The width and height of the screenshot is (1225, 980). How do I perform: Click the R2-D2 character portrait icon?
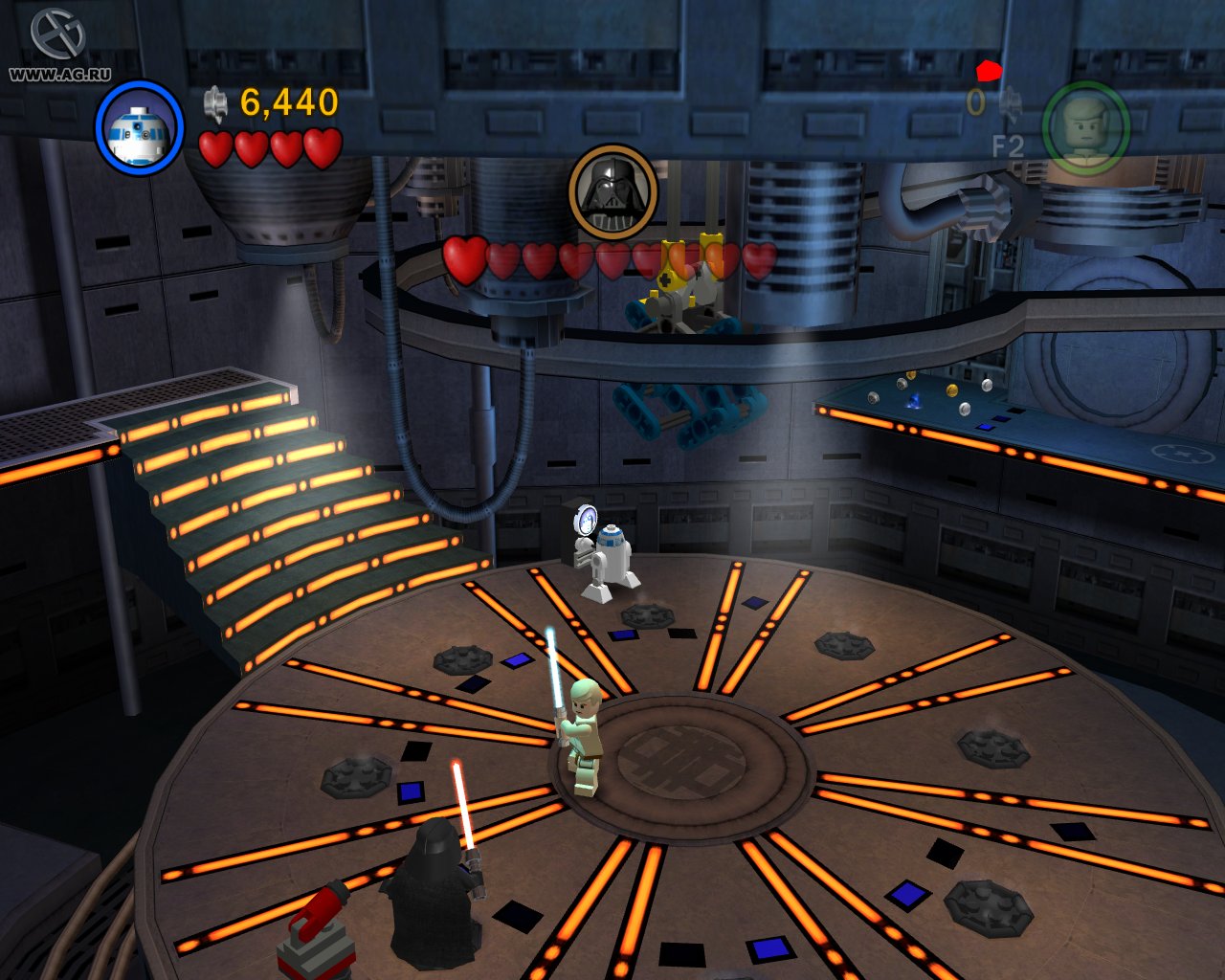click(141, 128)
